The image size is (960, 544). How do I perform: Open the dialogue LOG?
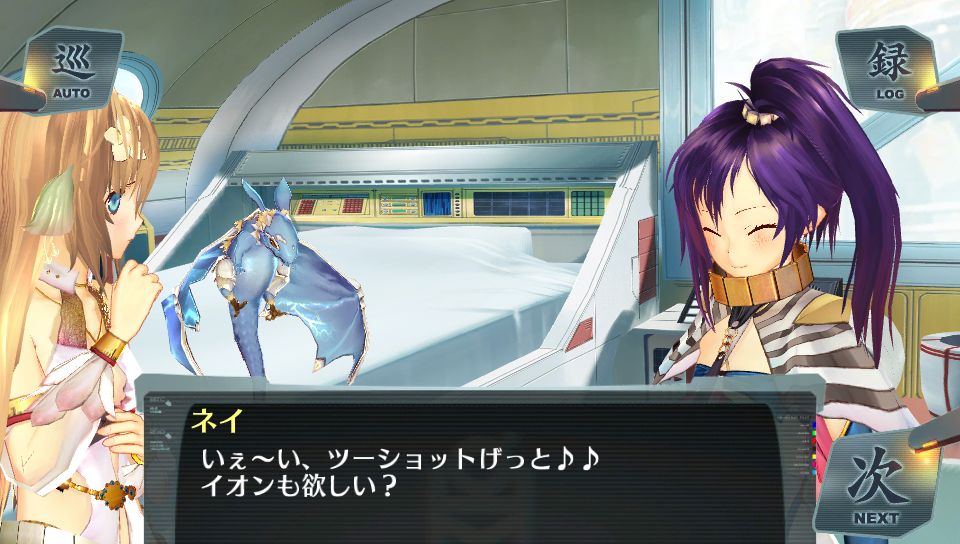(888, 71)
